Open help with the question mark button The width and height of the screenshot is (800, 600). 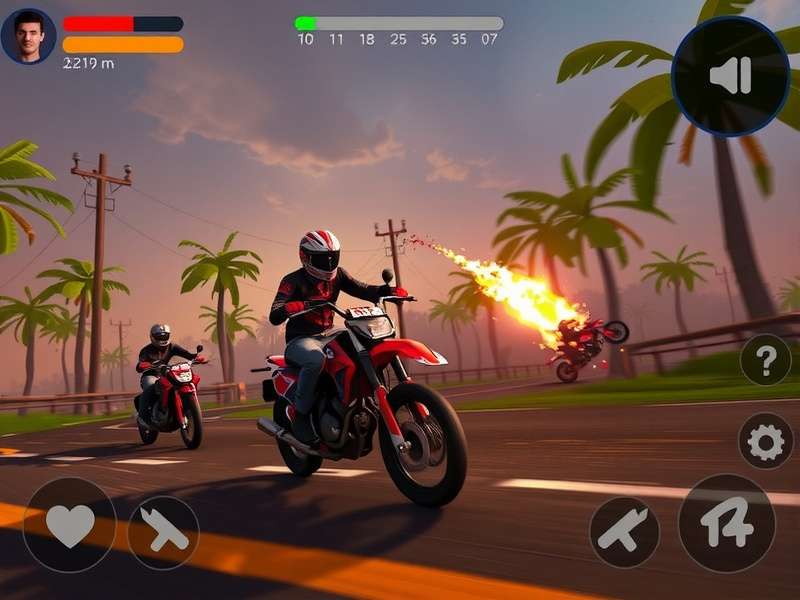pyautogui.click(x=766, y=360)
